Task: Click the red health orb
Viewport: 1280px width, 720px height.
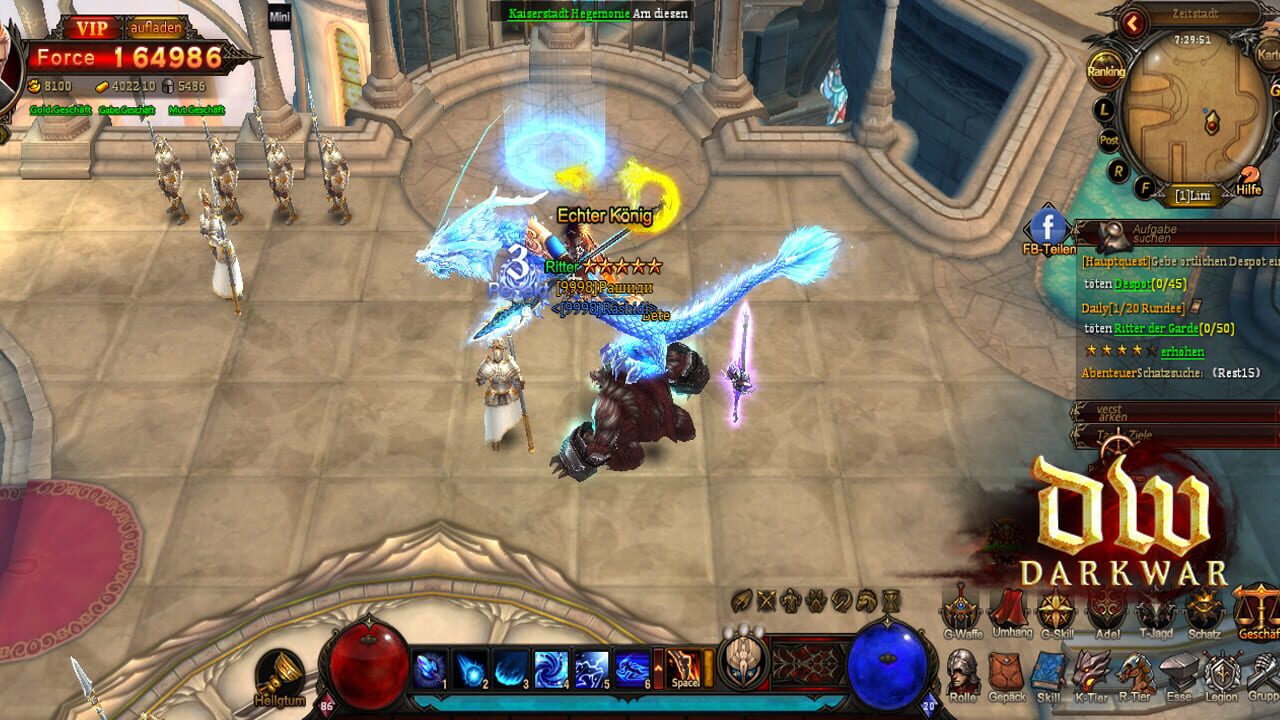Action: pyautogui.click(x=365, y=665)
